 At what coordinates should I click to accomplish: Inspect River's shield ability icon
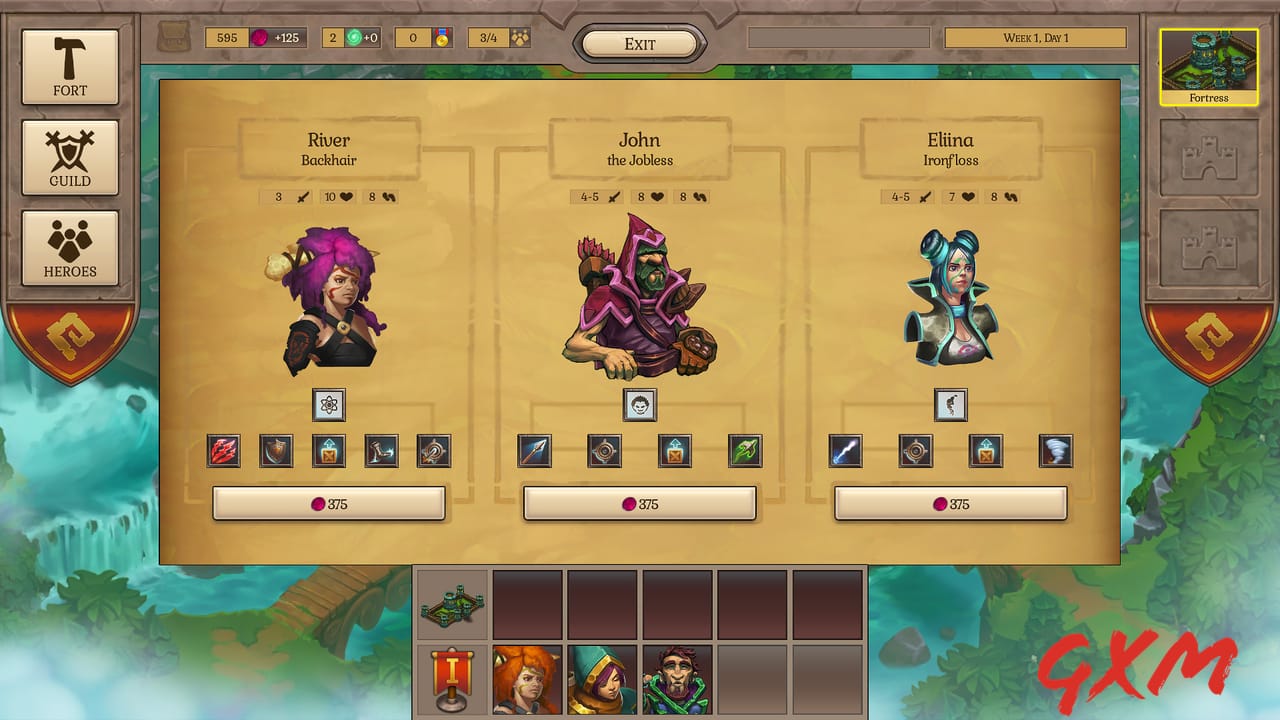pyautogui.click(x=276, y=451)
